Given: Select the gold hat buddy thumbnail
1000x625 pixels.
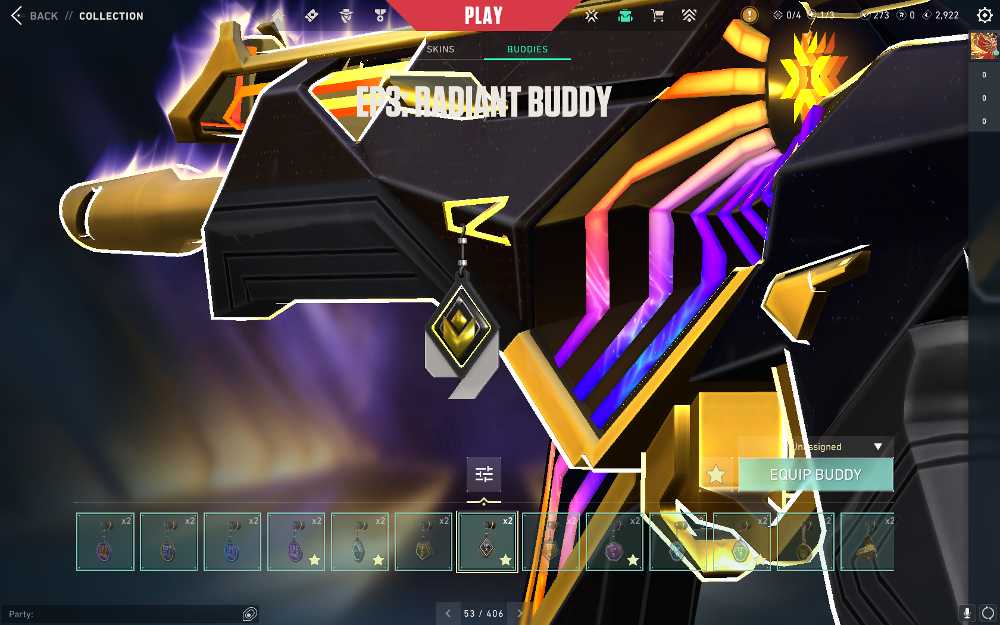Looking at the screenshot, I should [x=867, y=542].
